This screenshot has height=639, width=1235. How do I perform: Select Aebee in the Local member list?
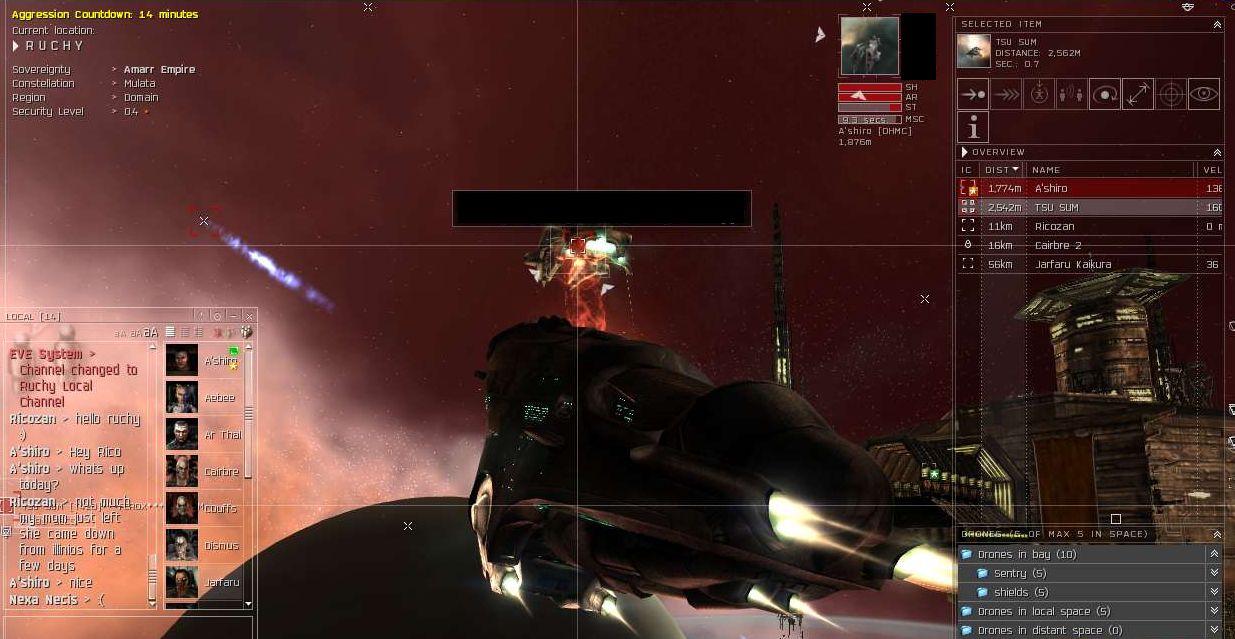(204, 398)
